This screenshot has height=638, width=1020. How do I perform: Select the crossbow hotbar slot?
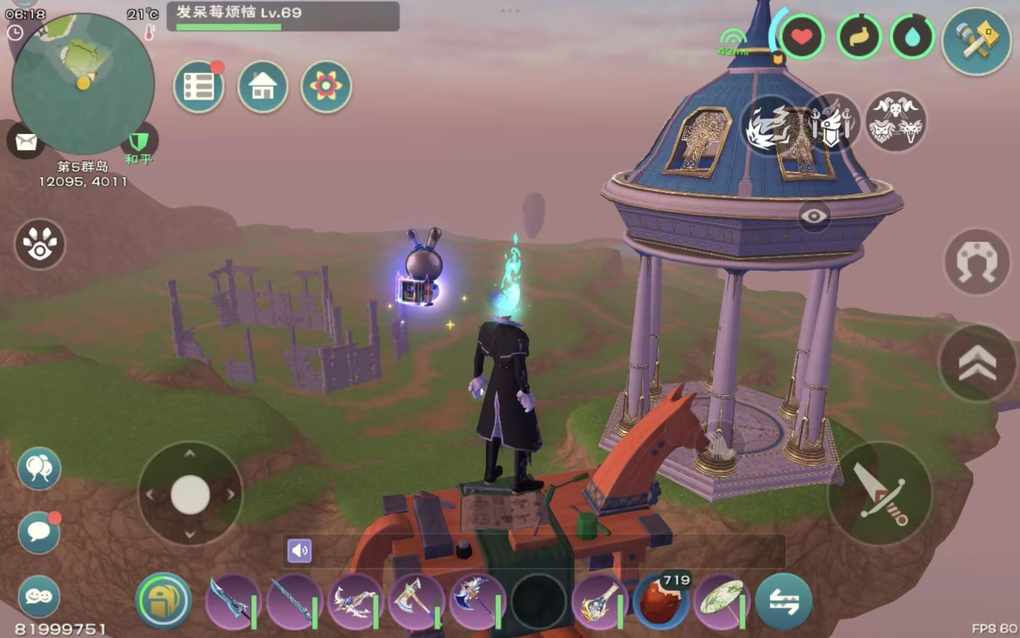355,601
